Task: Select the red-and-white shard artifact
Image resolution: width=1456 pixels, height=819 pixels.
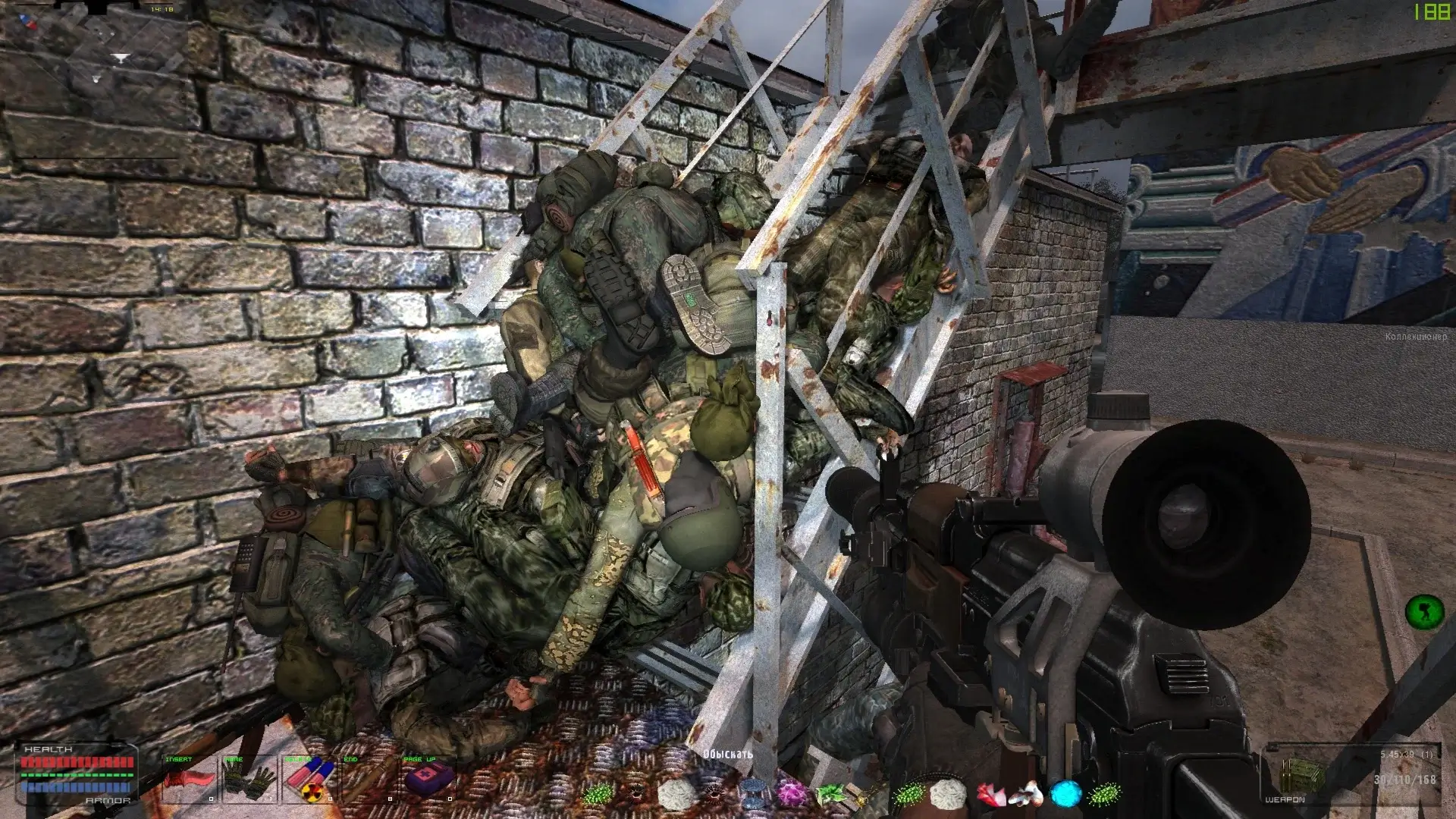Action: (x=990, y=793)
